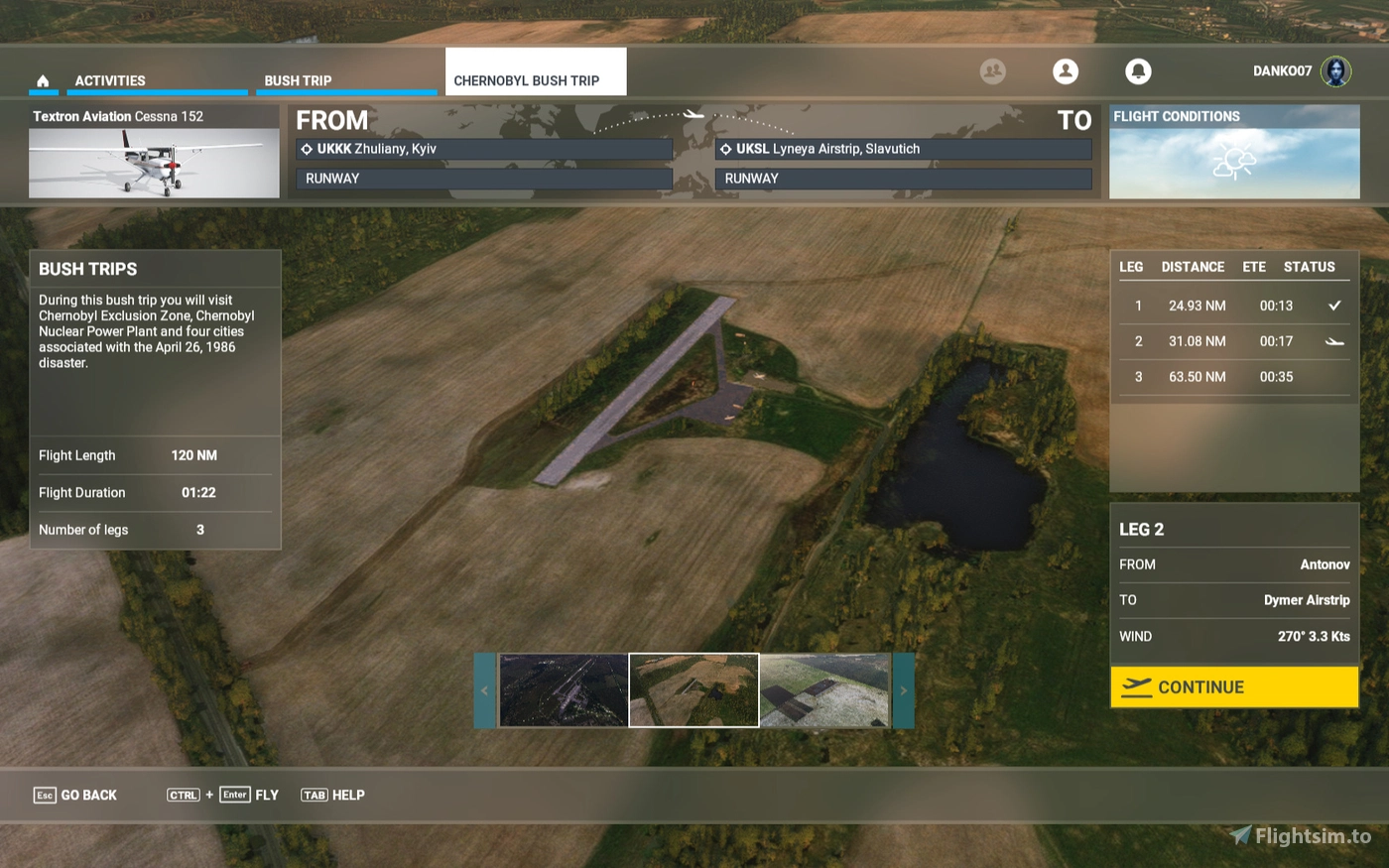Open the Flight Conditions weather panel

click(1233, 154)
